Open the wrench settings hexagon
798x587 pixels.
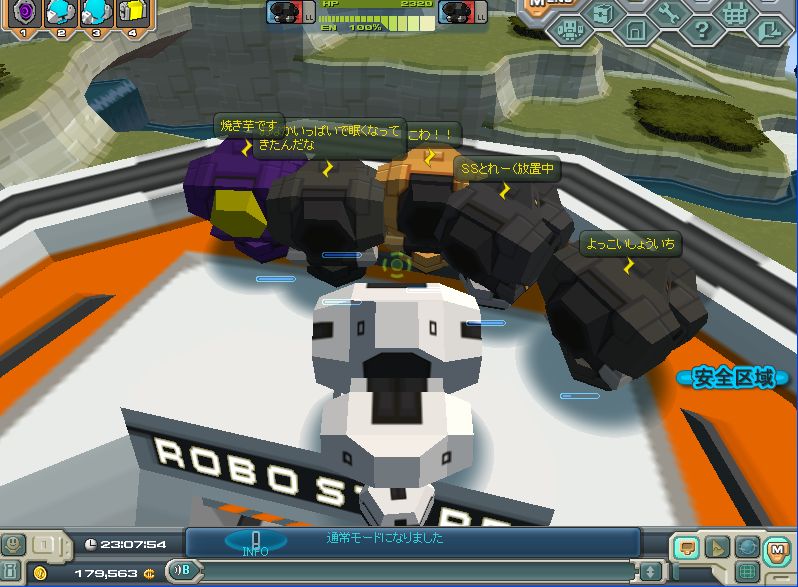(x=669, y=13)
